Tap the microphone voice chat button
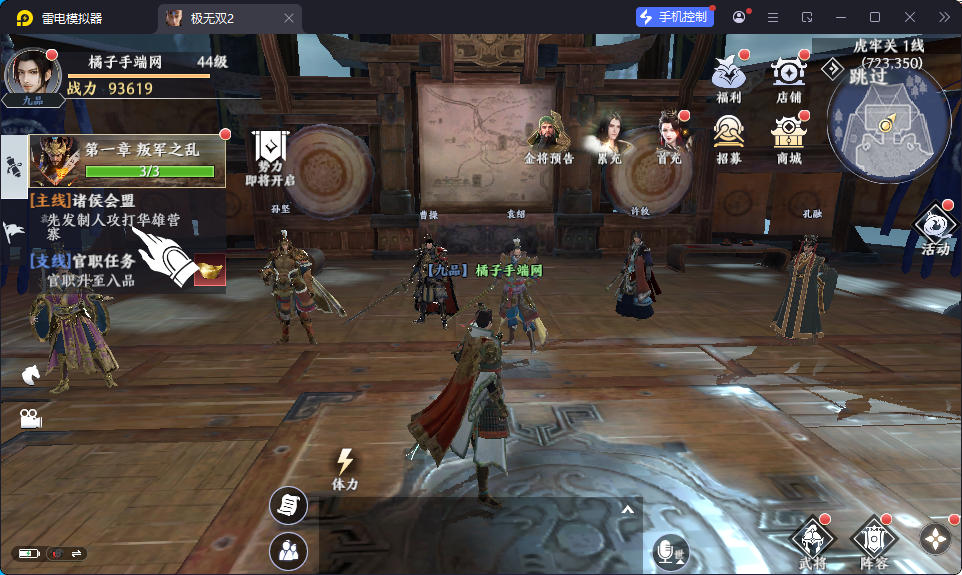Screen dimensions: 962x575 [x=669, y=552]
